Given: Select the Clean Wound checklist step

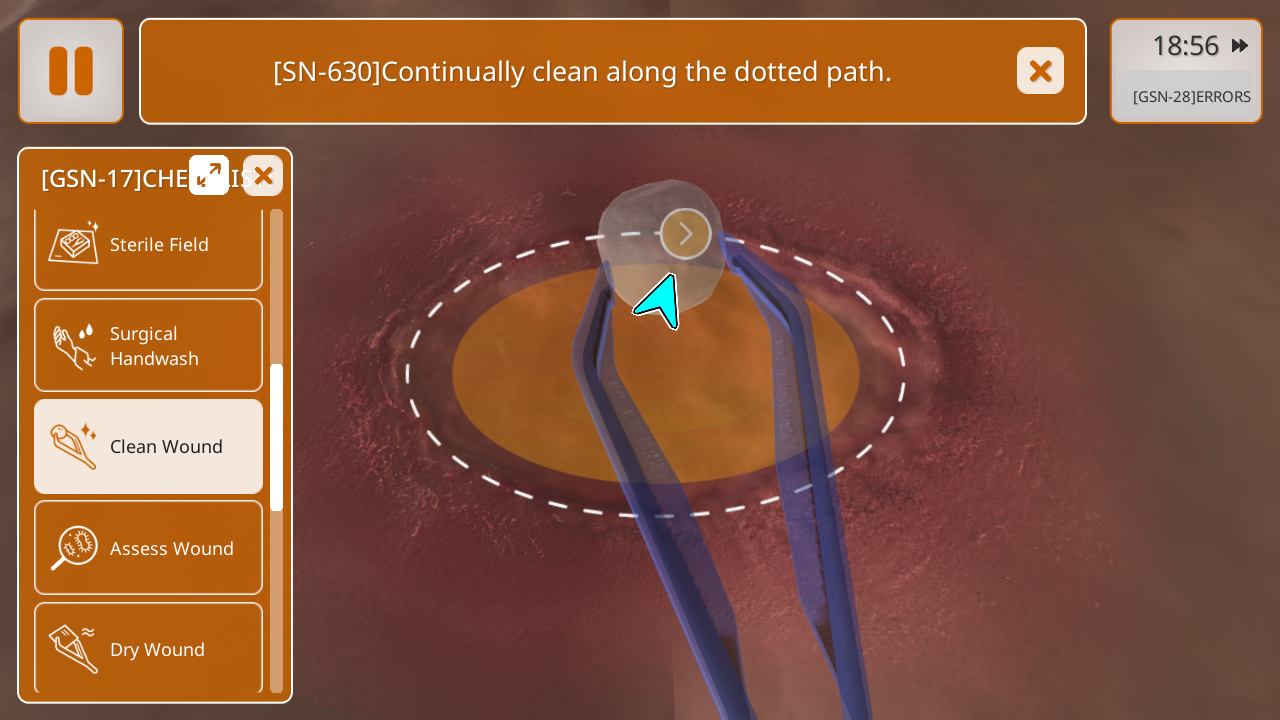Looking at the screenshot, I should tap(148, 447).
